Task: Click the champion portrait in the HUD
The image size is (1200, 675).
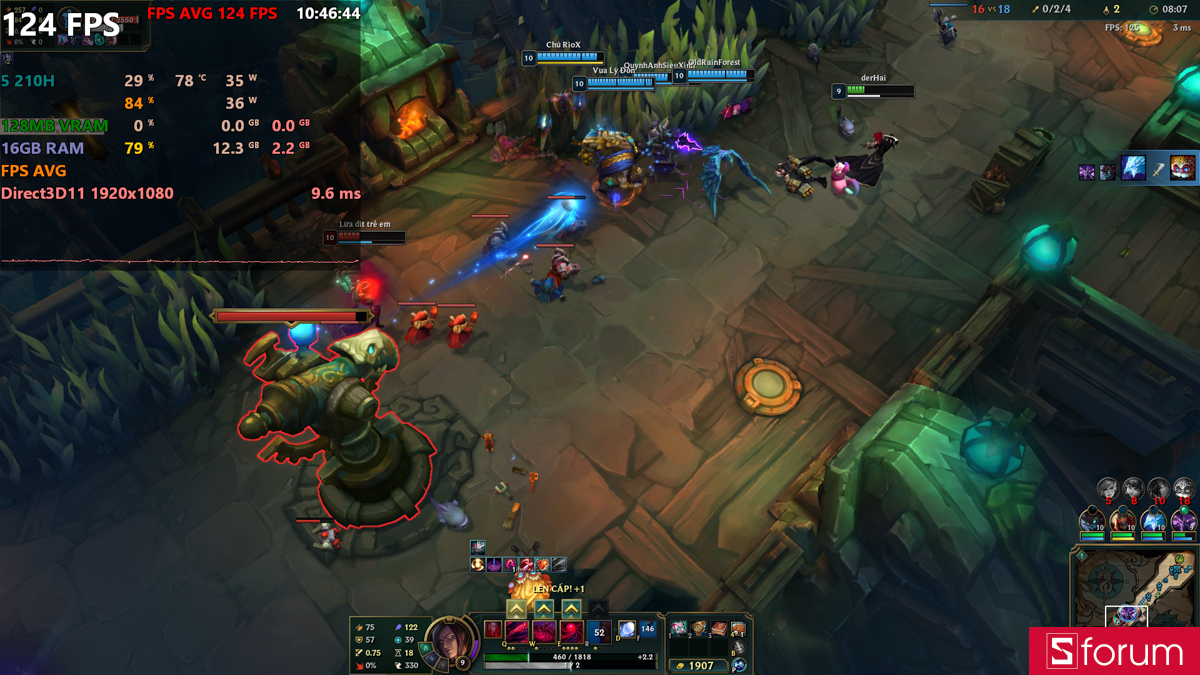Action: click(x=446, y=641)
